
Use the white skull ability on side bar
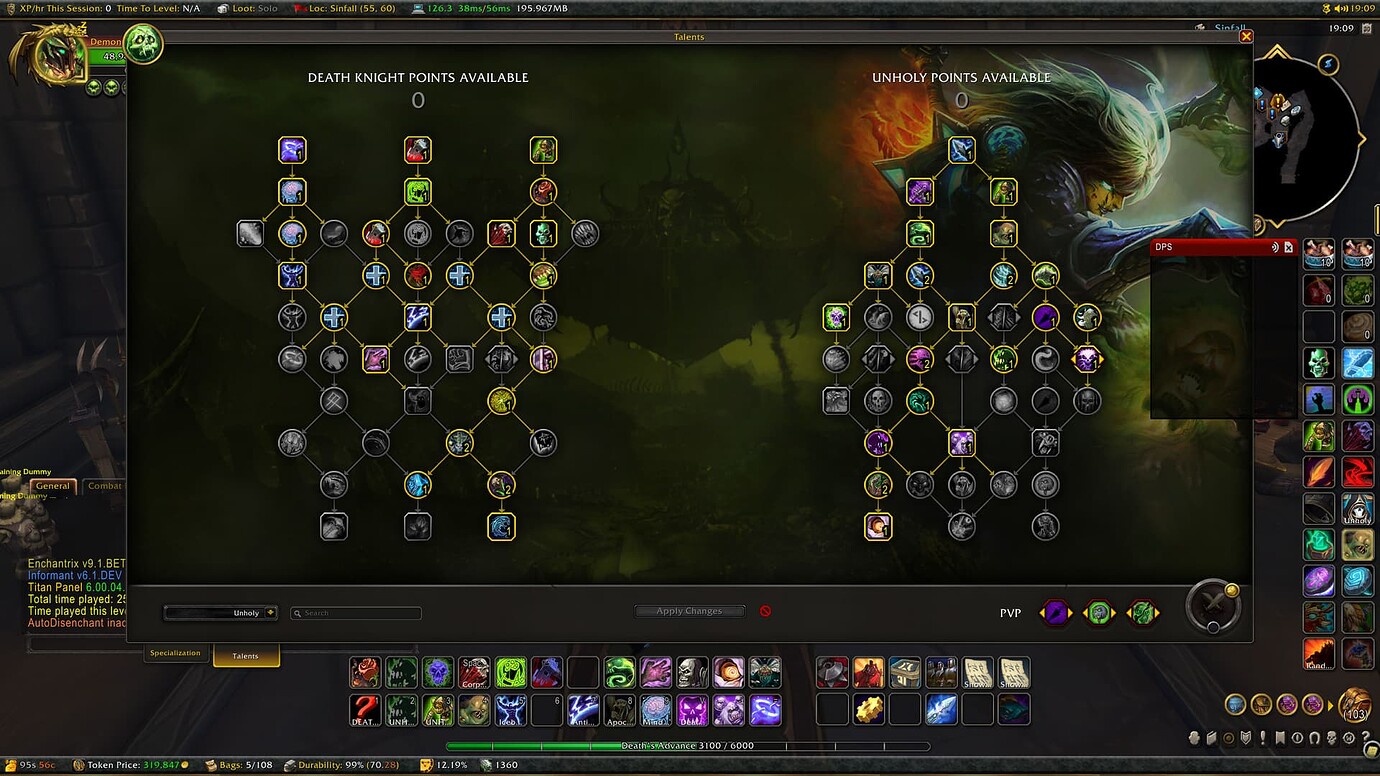(1319, 363)
